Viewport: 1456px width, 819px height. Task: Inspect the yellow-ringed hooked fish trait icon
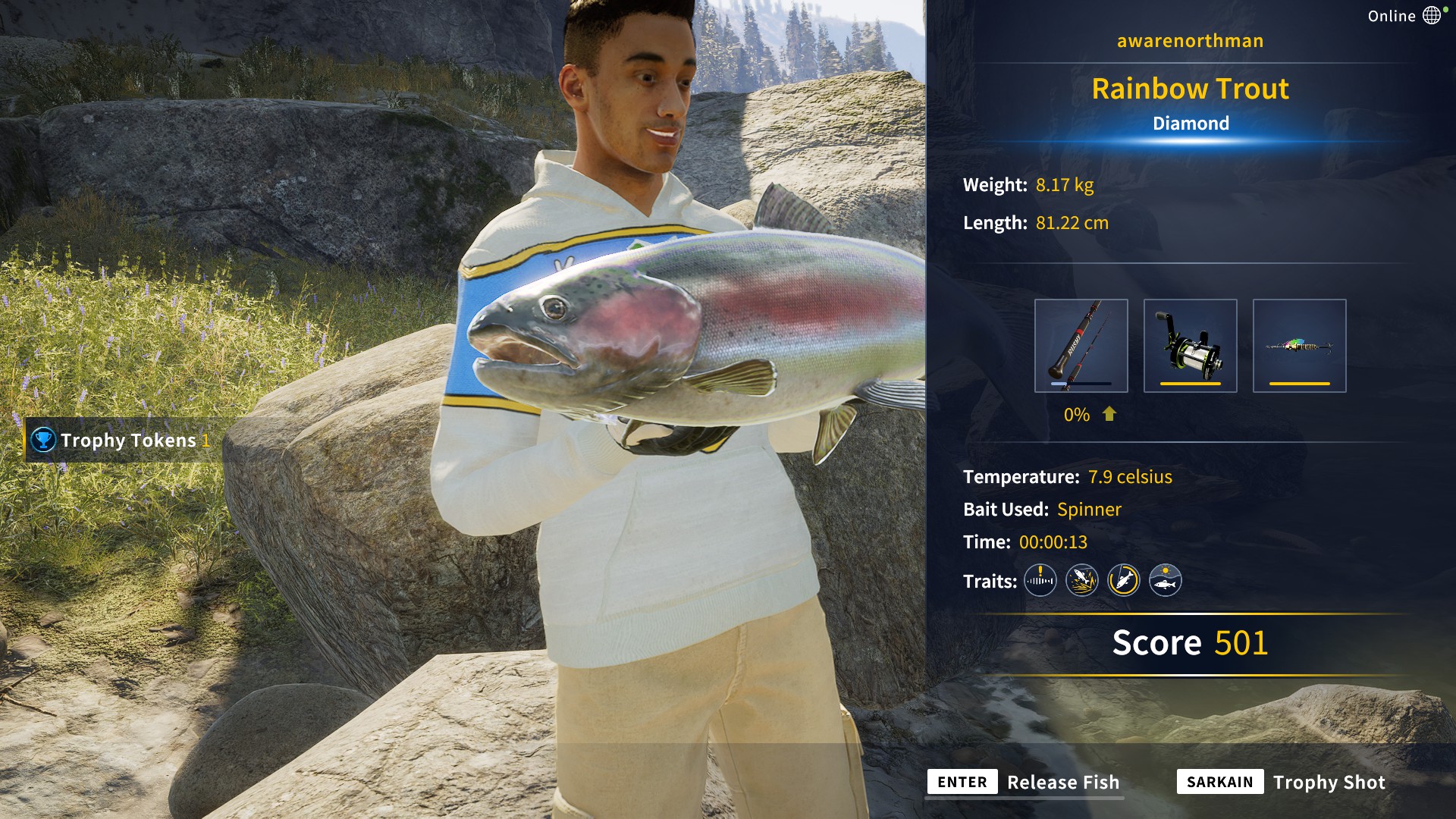coord(1123,581)
